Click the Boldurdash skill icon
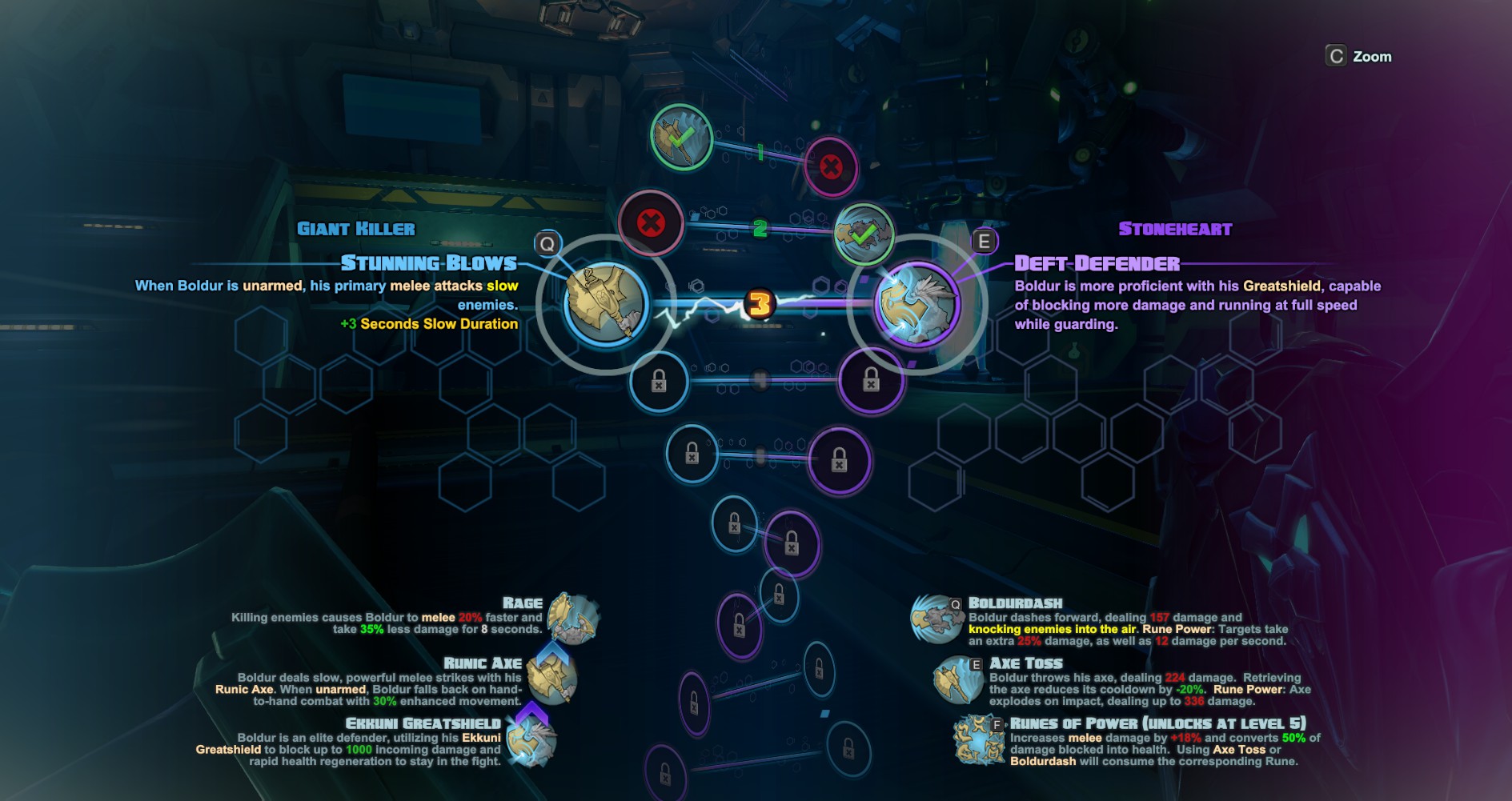The height and width of the screenshot is (801, 1512). (936, 619)
